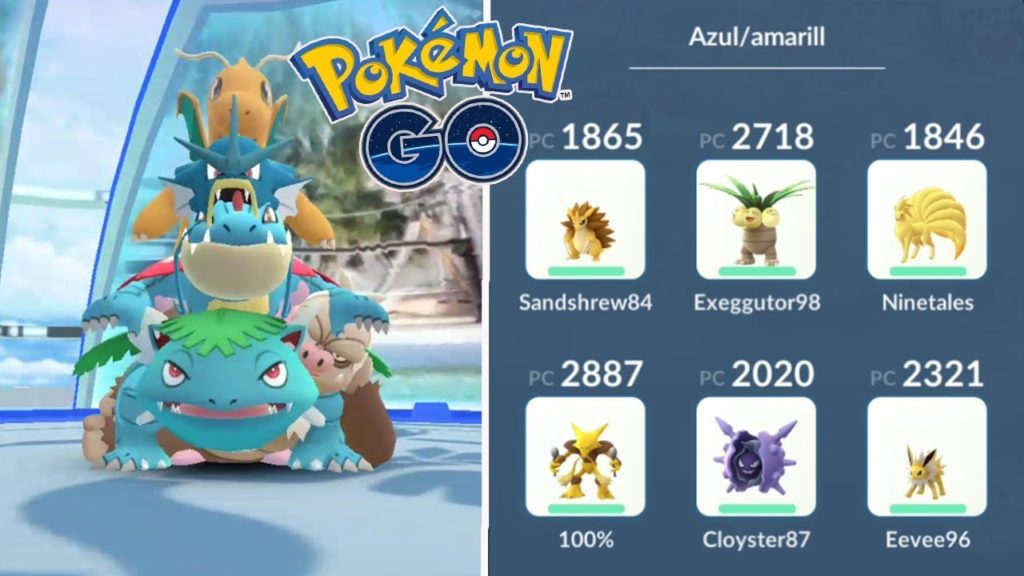Select the Alakazam labeled 100%

tap(585, 456)
